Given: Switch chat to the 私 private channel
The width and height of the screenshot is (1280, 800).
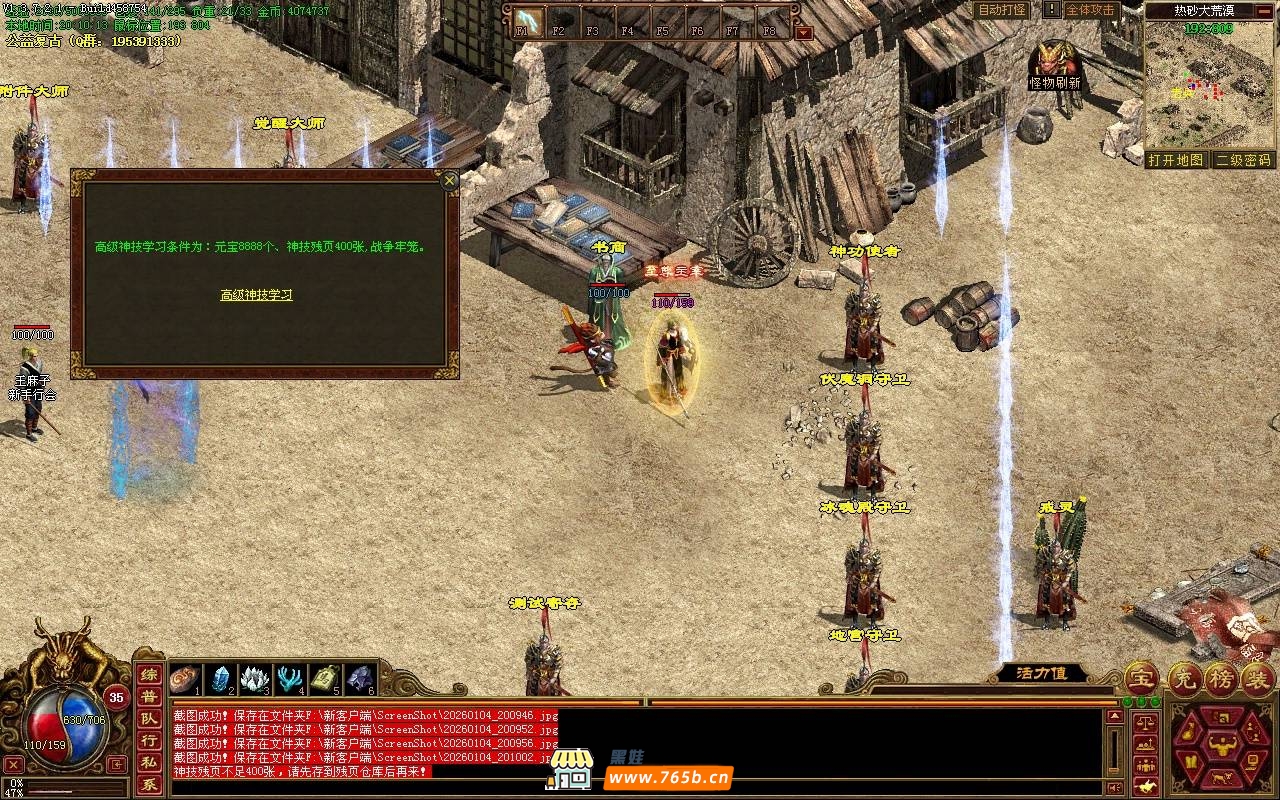Looking at the screenshot, I should (148, 763).
